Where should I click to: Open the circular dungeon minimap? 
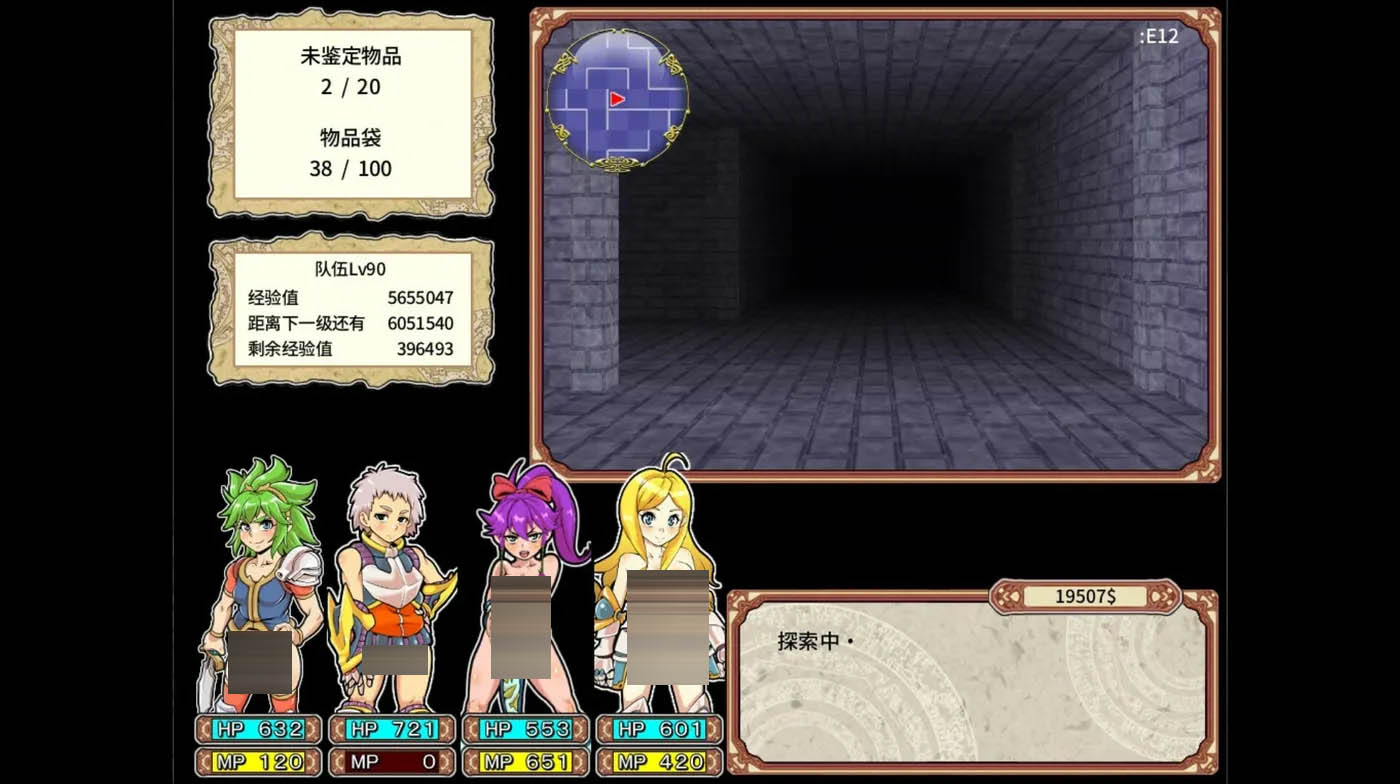pyautogui.click(x=617, y=98)
